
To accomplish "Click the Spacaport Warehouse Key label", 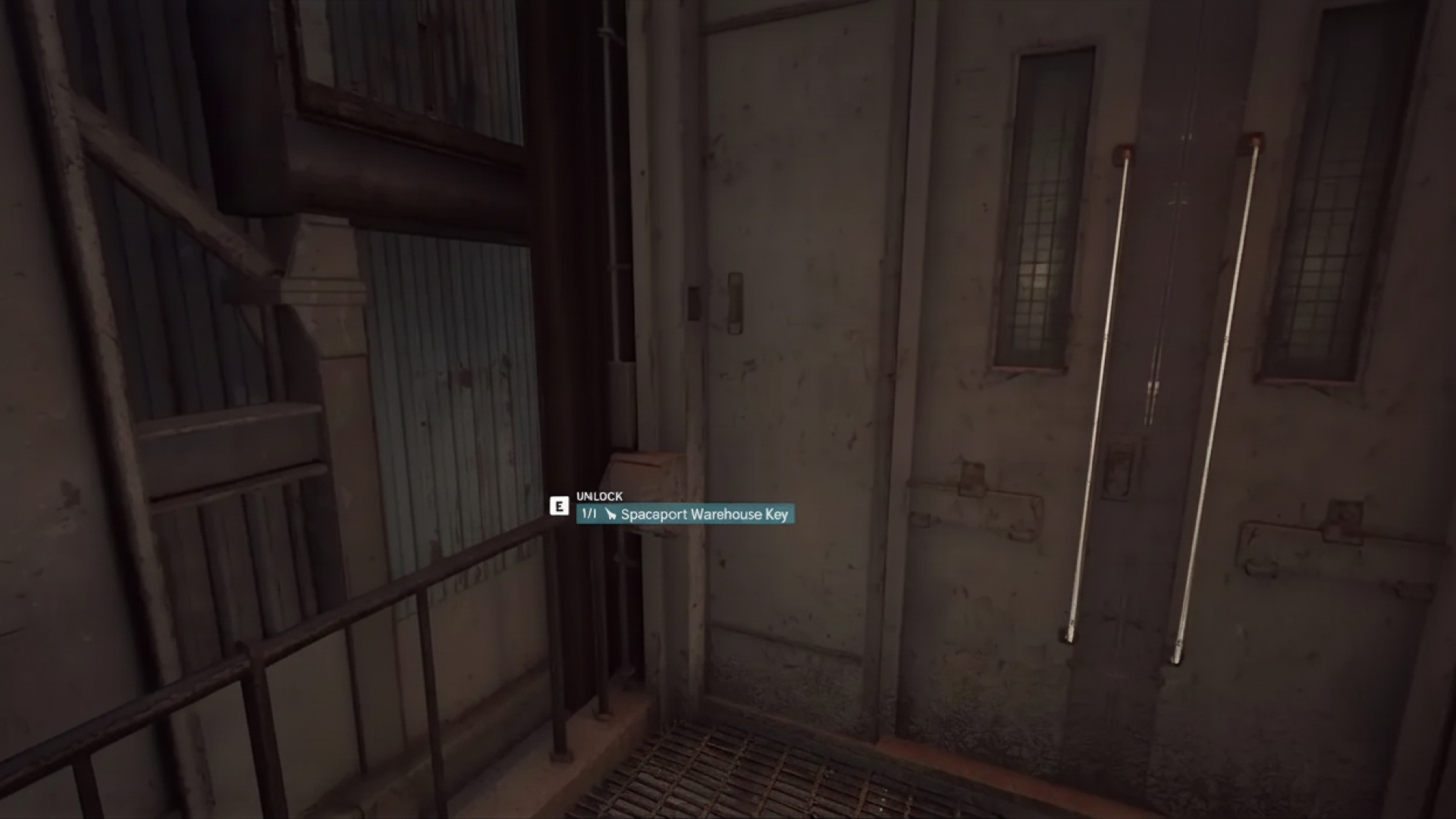I will pos(705,514).
